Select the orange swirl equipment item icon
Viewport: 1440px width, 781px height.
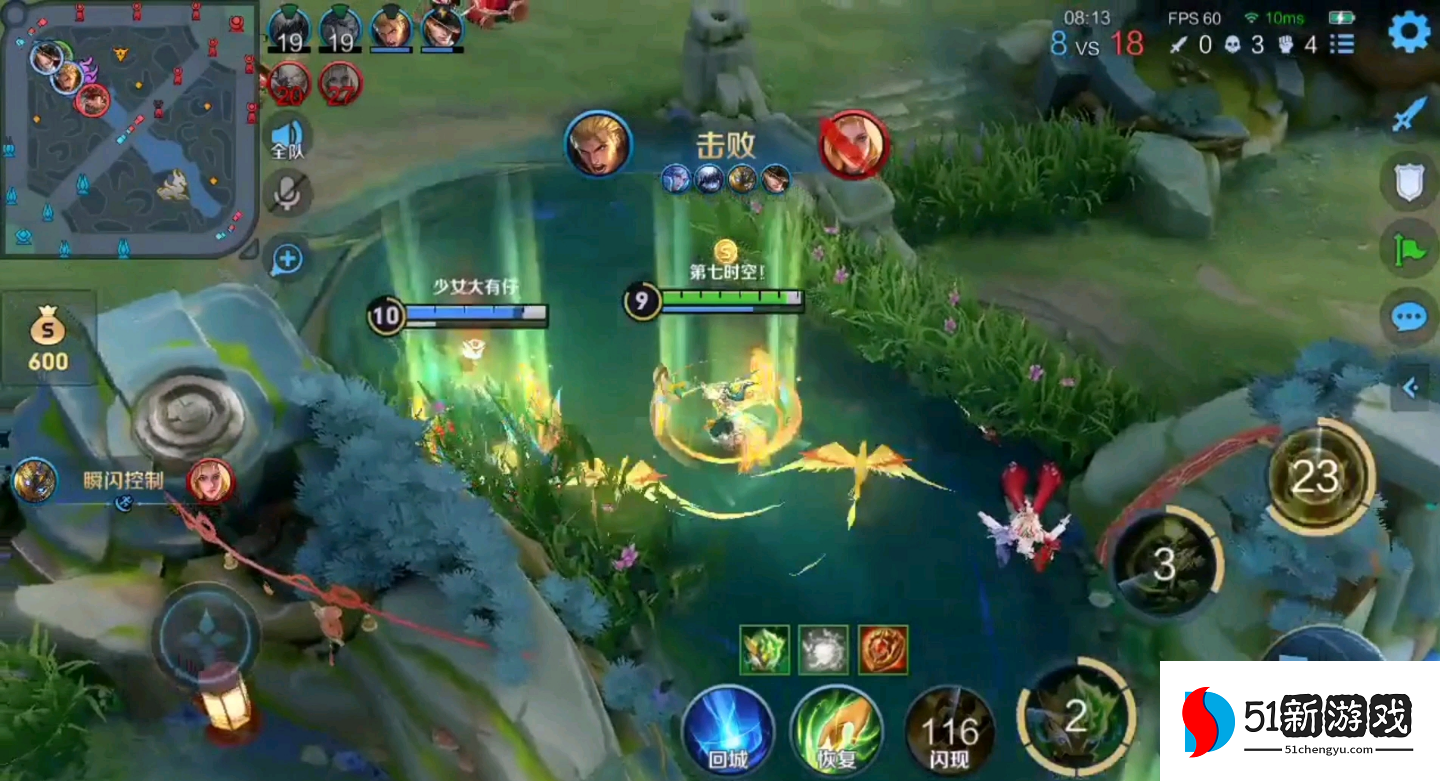pyautogui.click(x=883, y=650)
